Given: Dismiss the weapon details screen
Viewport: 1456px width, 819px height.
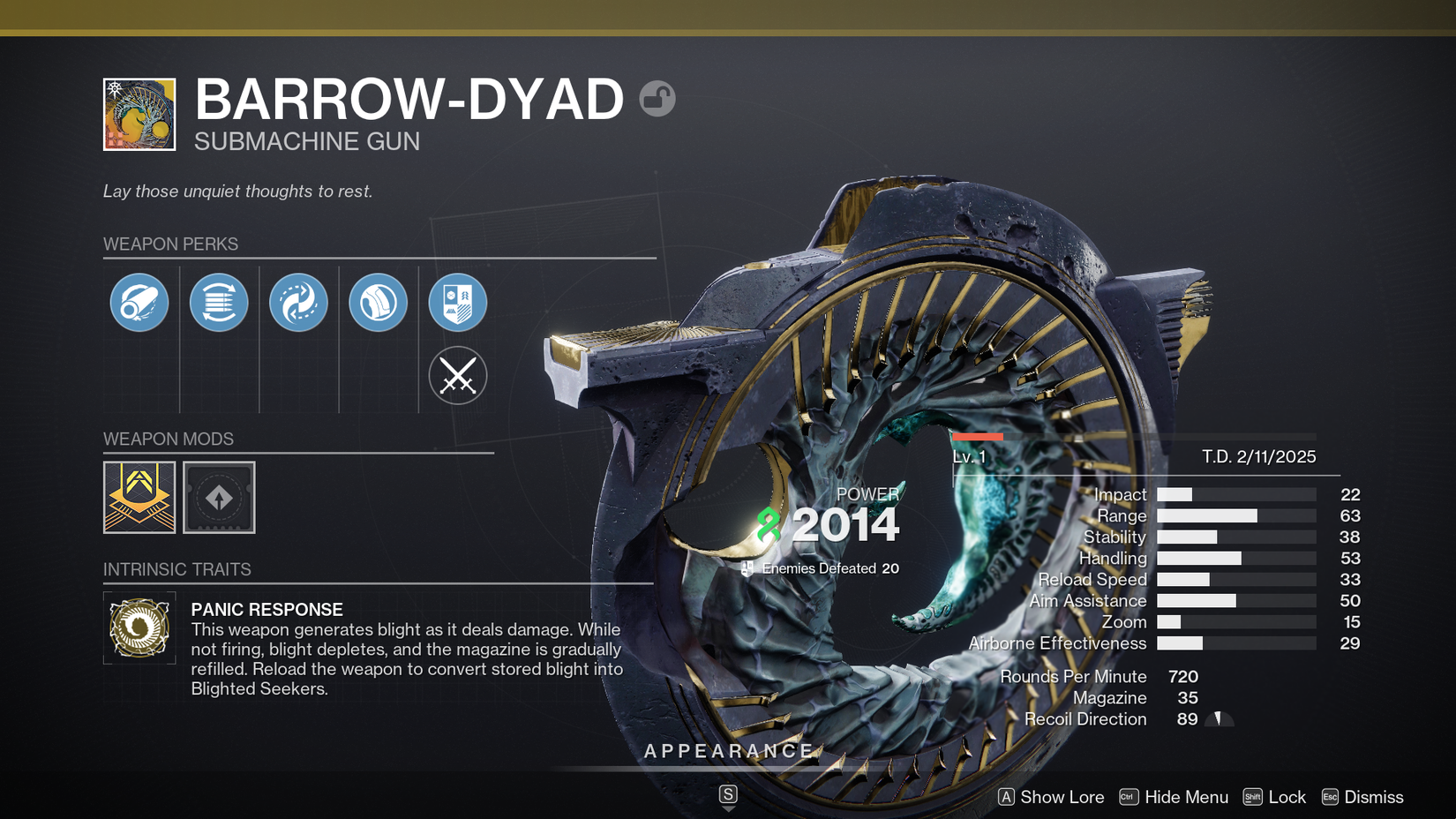Looking at the screenshot, I should [x=1372, y=796].
